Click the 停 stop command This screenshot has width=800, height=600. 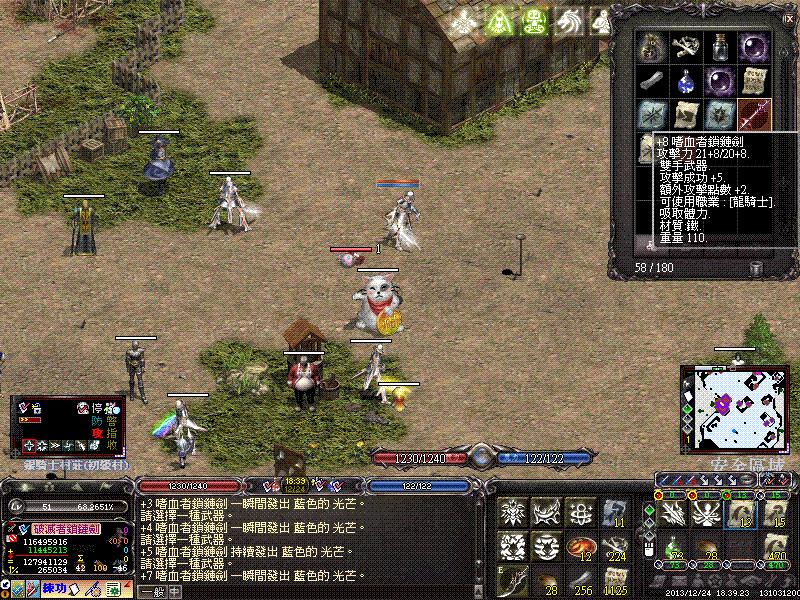(x=99, y=408)
